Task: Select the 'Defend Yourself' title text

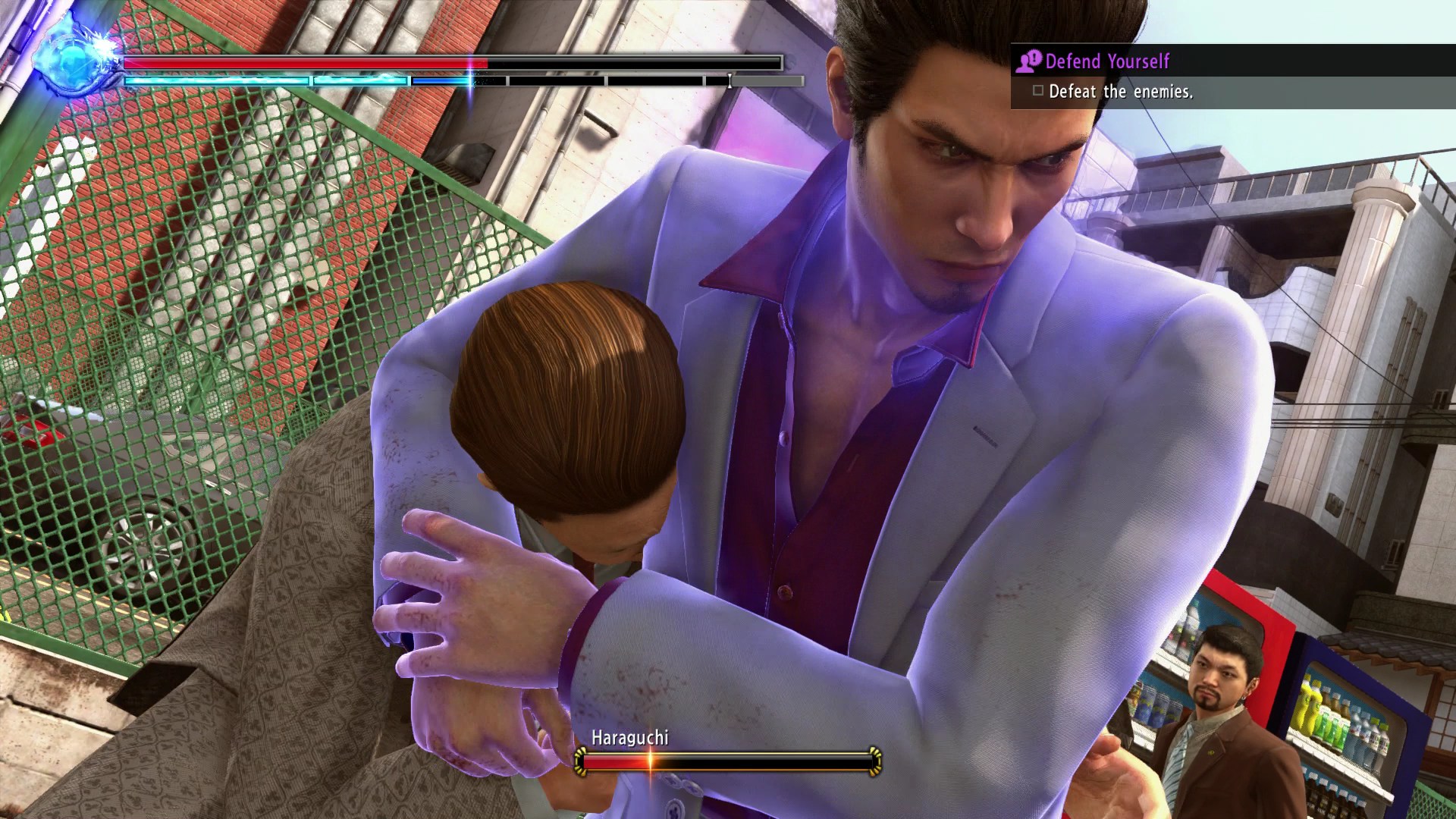Action: point(1109,61)
